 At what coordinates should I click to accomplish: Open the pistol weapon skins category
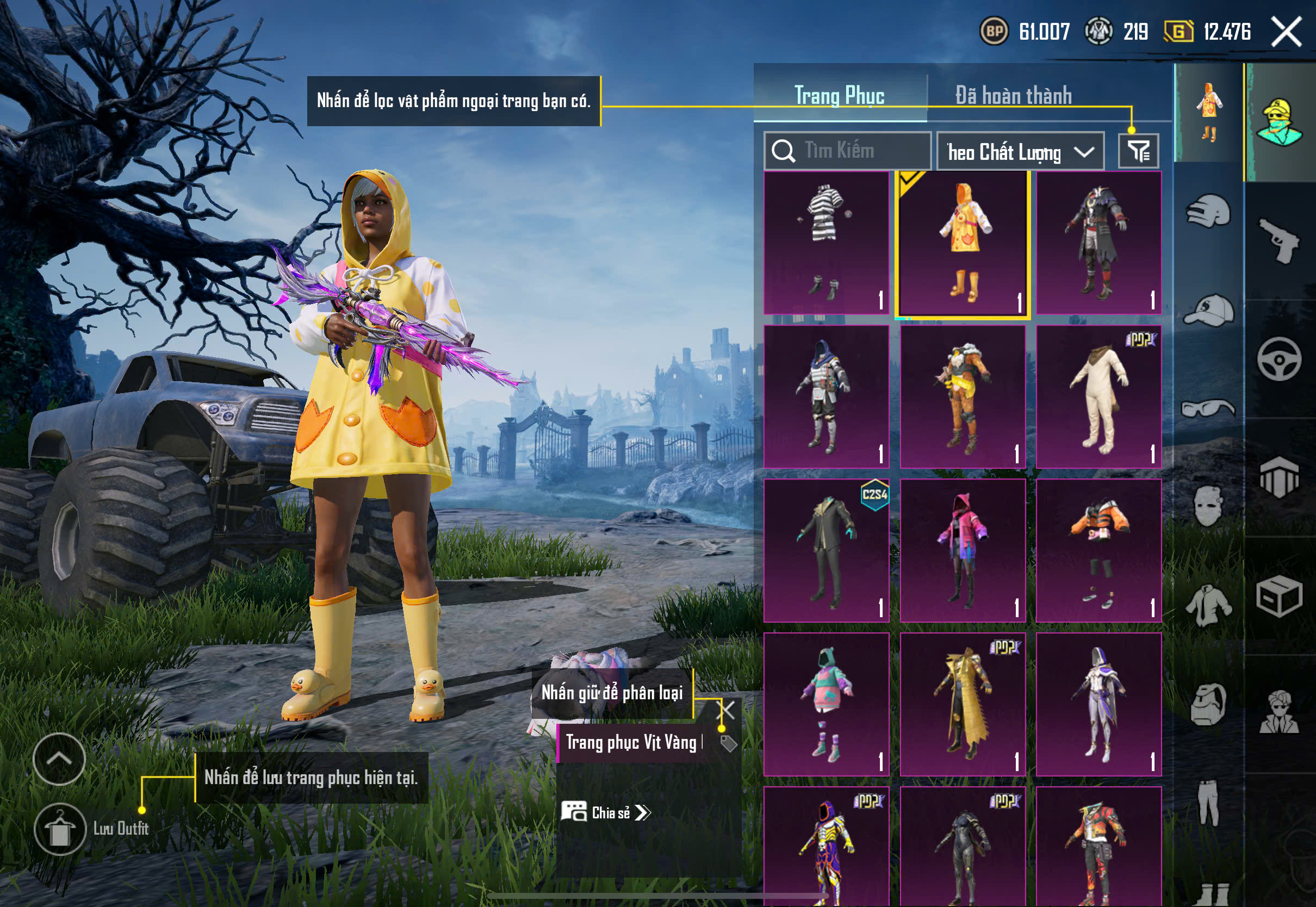(1279, 241)
